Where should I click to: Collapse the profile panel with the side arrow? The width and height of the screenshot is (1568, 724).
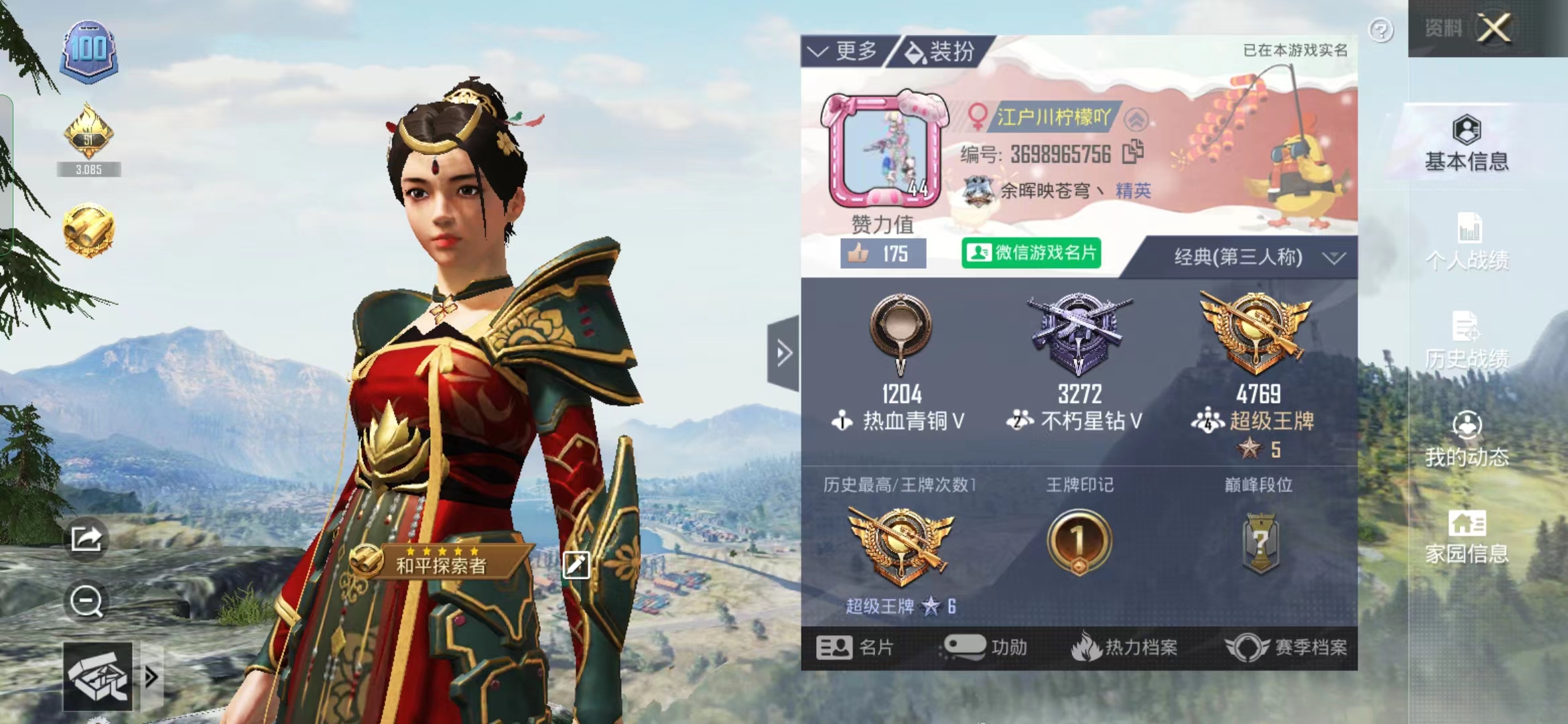(x=782, y=353)
